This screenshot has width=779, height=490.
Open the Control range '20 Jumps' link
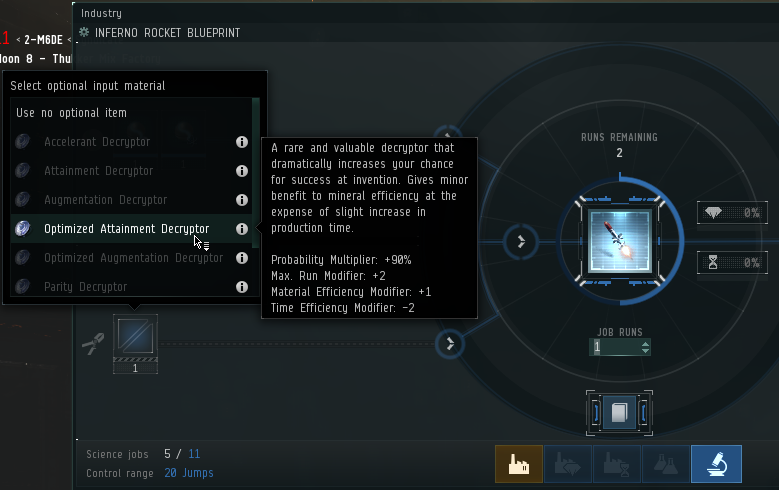(189, 473)
